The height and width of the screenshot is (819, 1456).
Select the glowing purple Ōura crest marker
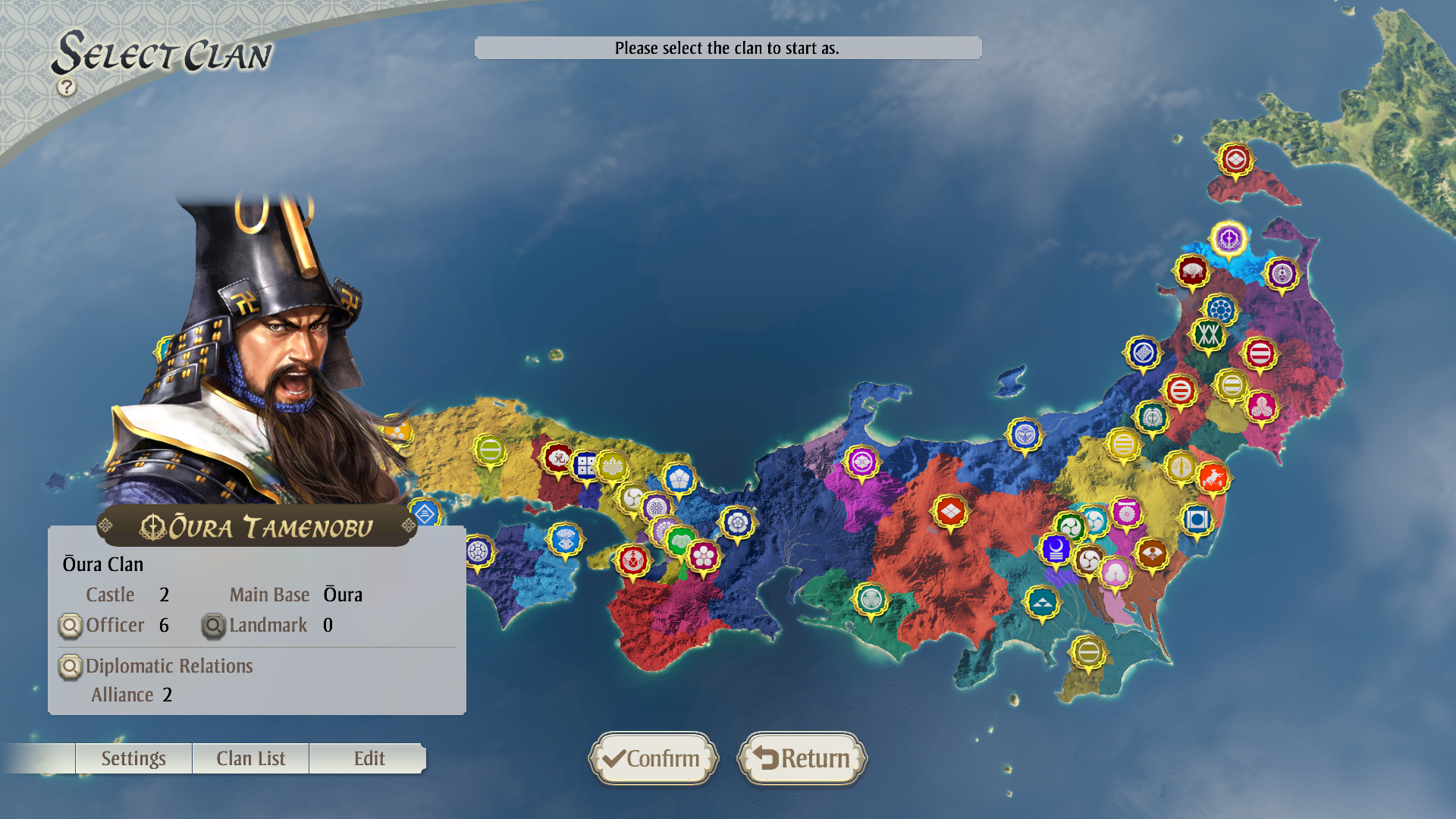pos(1228,239)
